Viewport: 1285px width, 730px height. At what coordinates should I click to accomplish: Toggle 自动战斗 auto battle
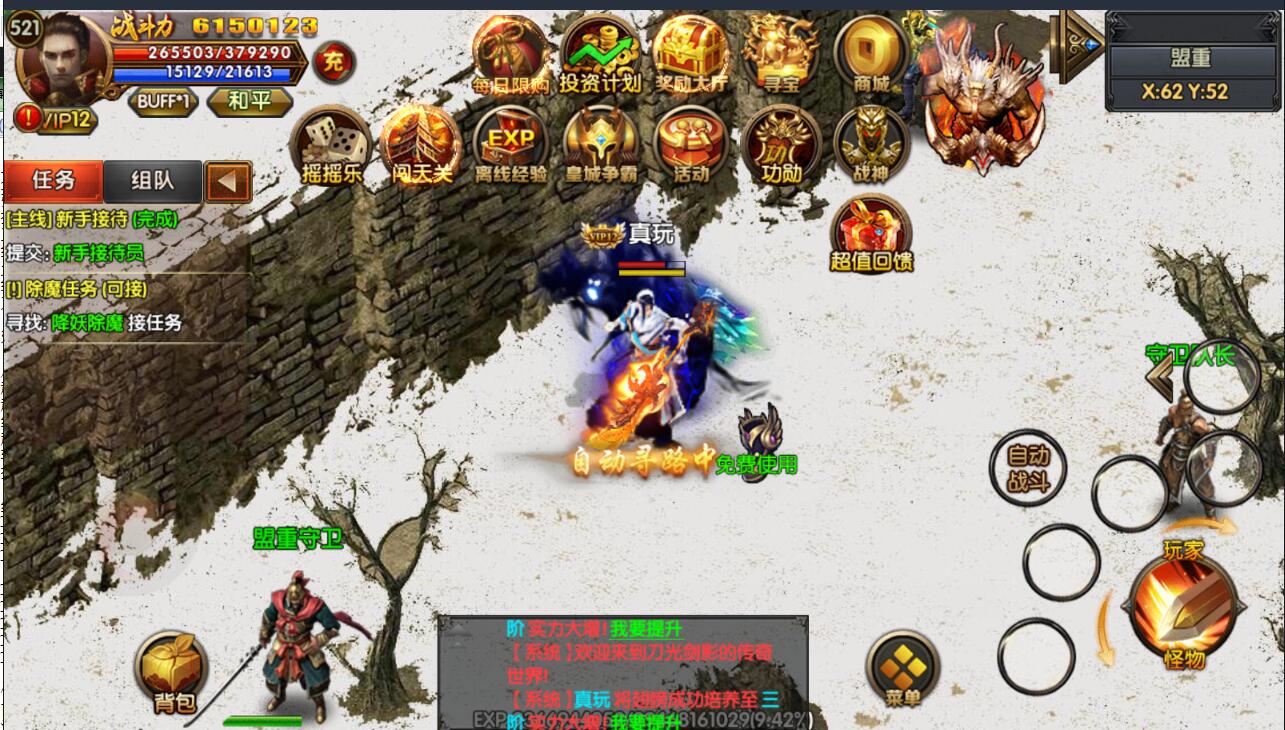(1027, 468)
